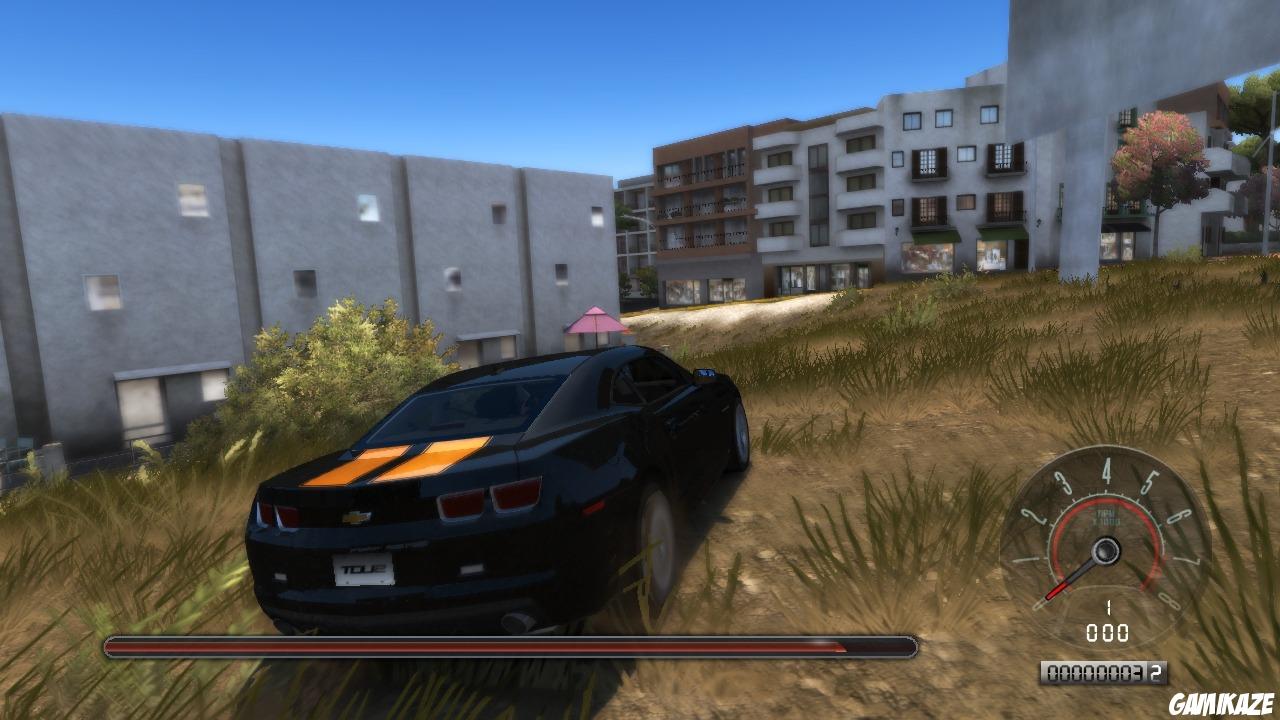1280x720 pixels.
Task: Click the 'TDU2' license plate
Action: click(362, 569)
